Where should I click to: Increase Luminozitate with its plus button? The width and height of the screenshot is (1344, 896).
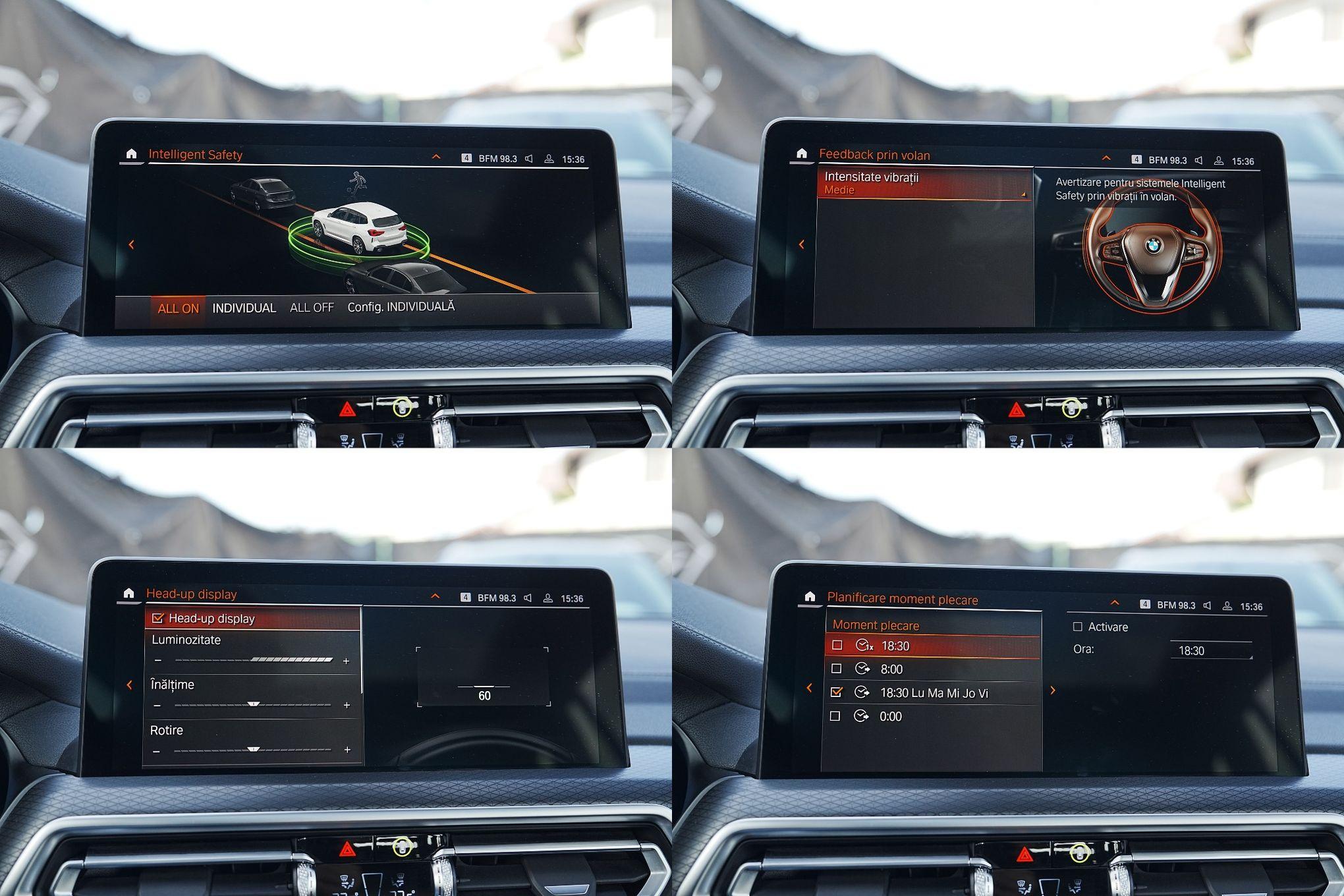coord(347,661)
